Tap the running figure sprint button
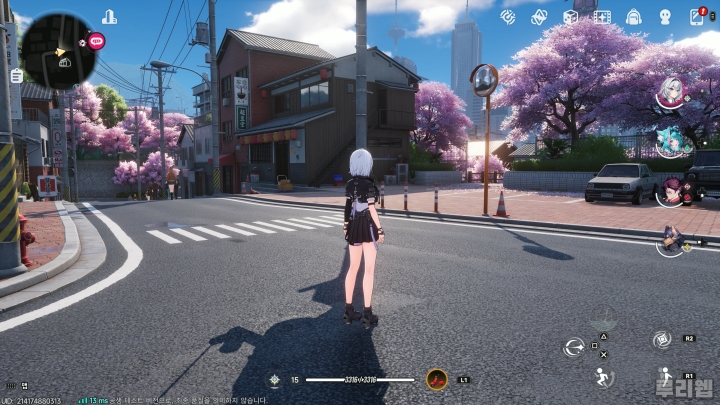720x405 pixels. pos(602,377)
